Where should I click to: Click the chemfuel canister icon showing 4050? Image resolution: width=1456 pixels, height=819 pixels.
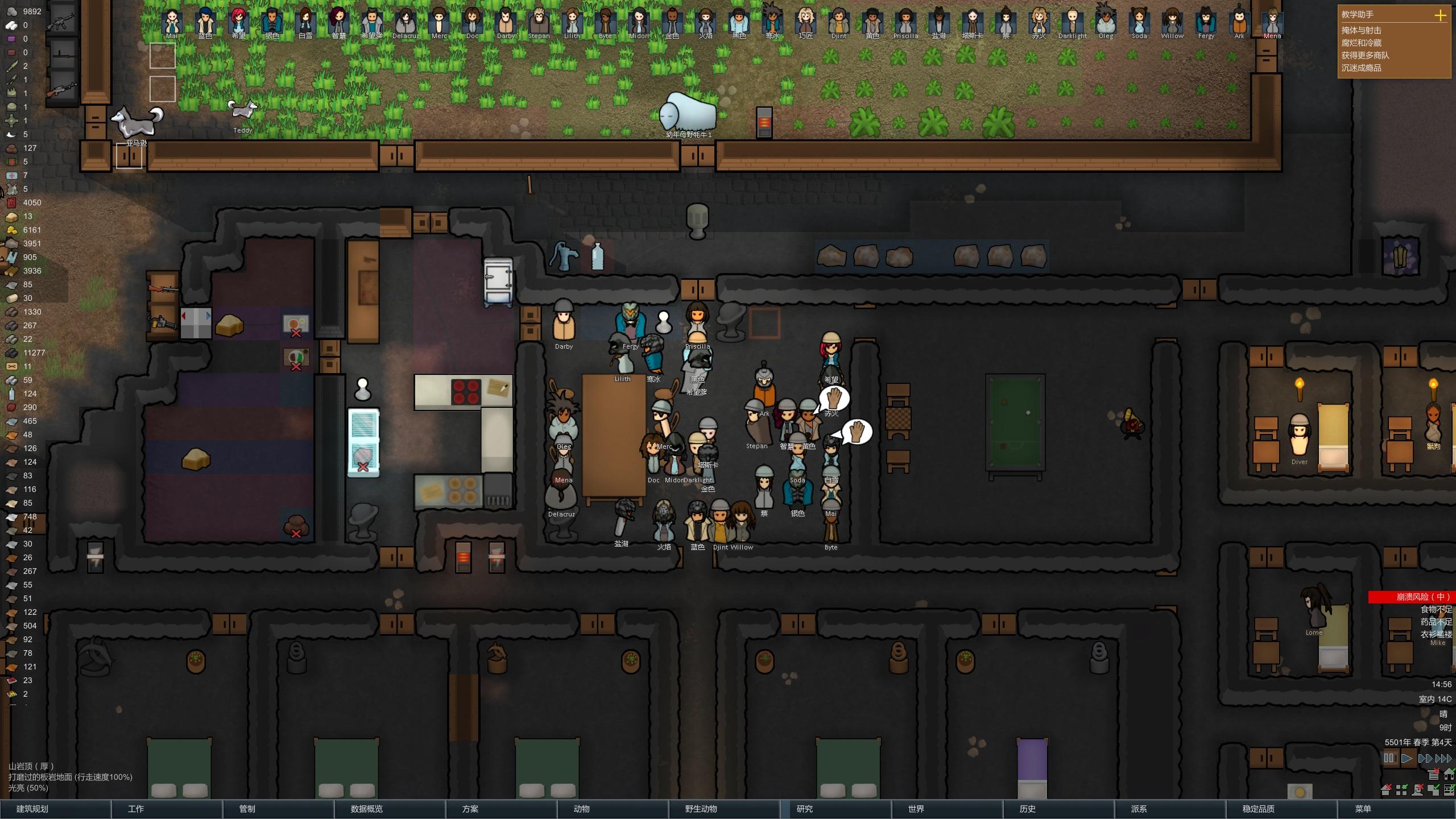pyautogui.click(x=11, y=202)
